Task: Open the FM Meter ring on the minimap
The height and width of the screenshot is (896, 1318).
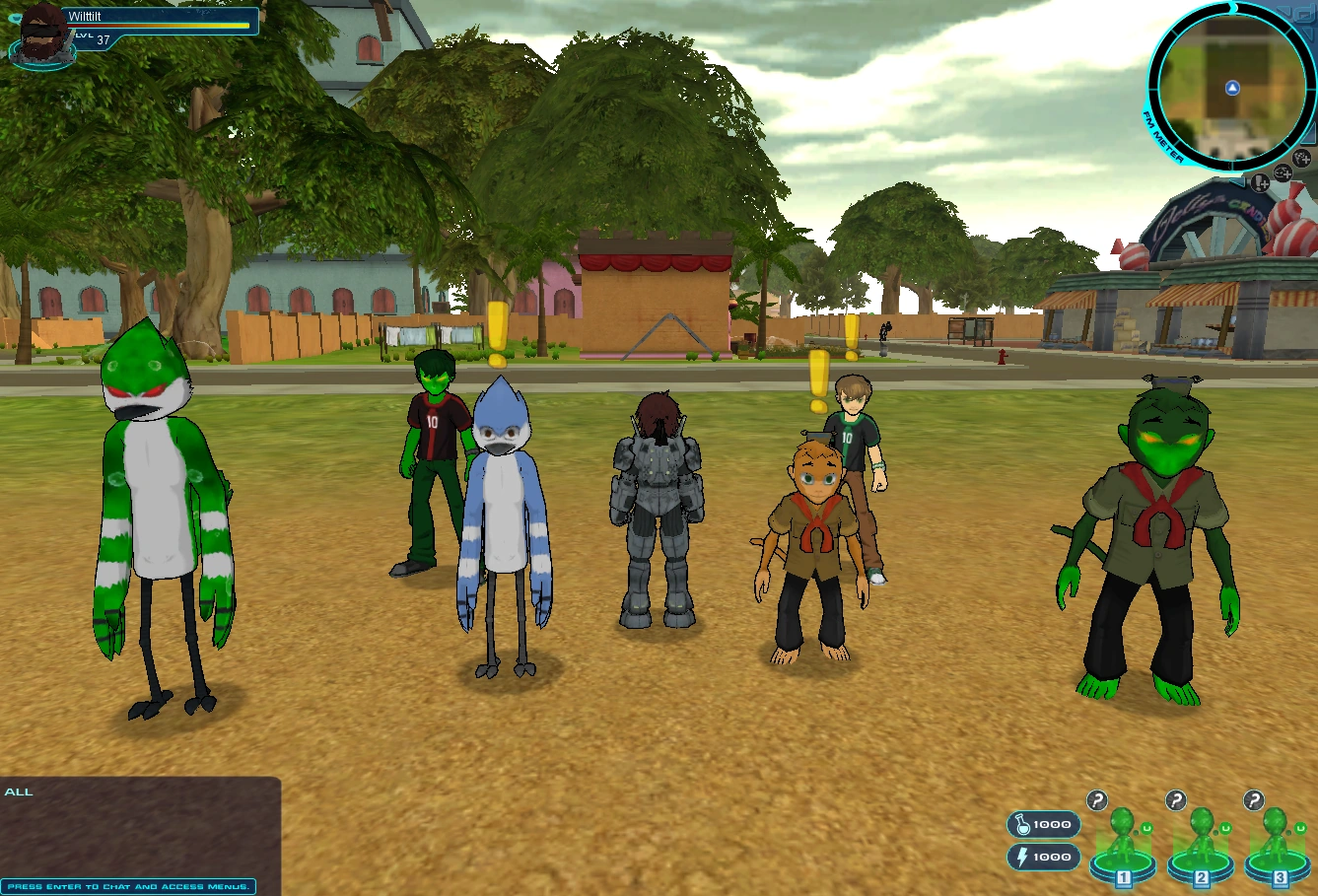Action: [x=1163, y=134]
